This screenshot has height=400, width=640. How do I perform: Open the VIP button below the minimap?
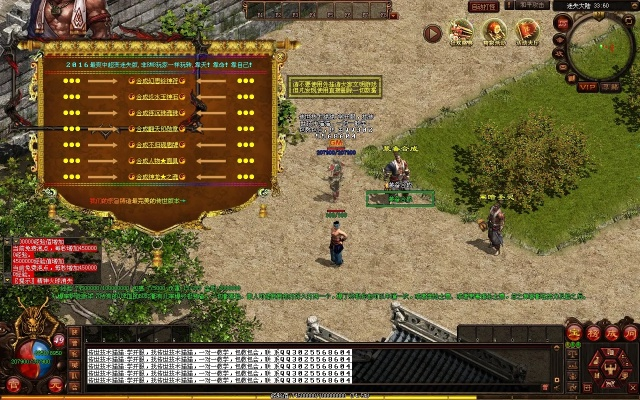click(587, 87)
